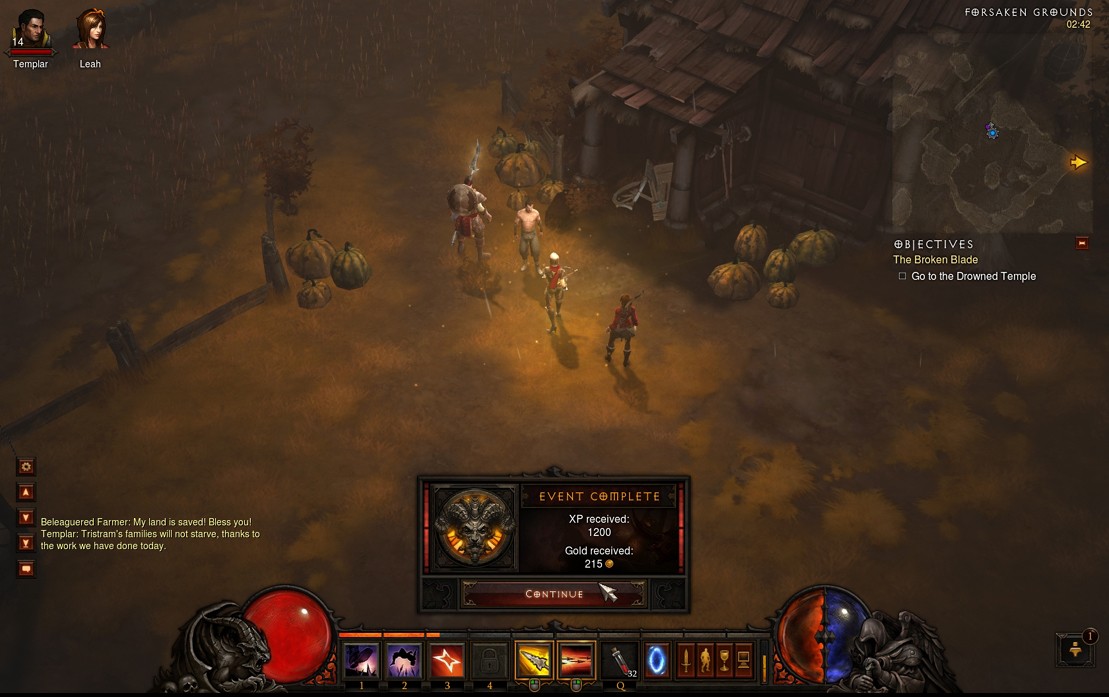The height and width of the screenshot is (697, 1109).
Task: Open the goblet icon menu
Action: (724, 660)
